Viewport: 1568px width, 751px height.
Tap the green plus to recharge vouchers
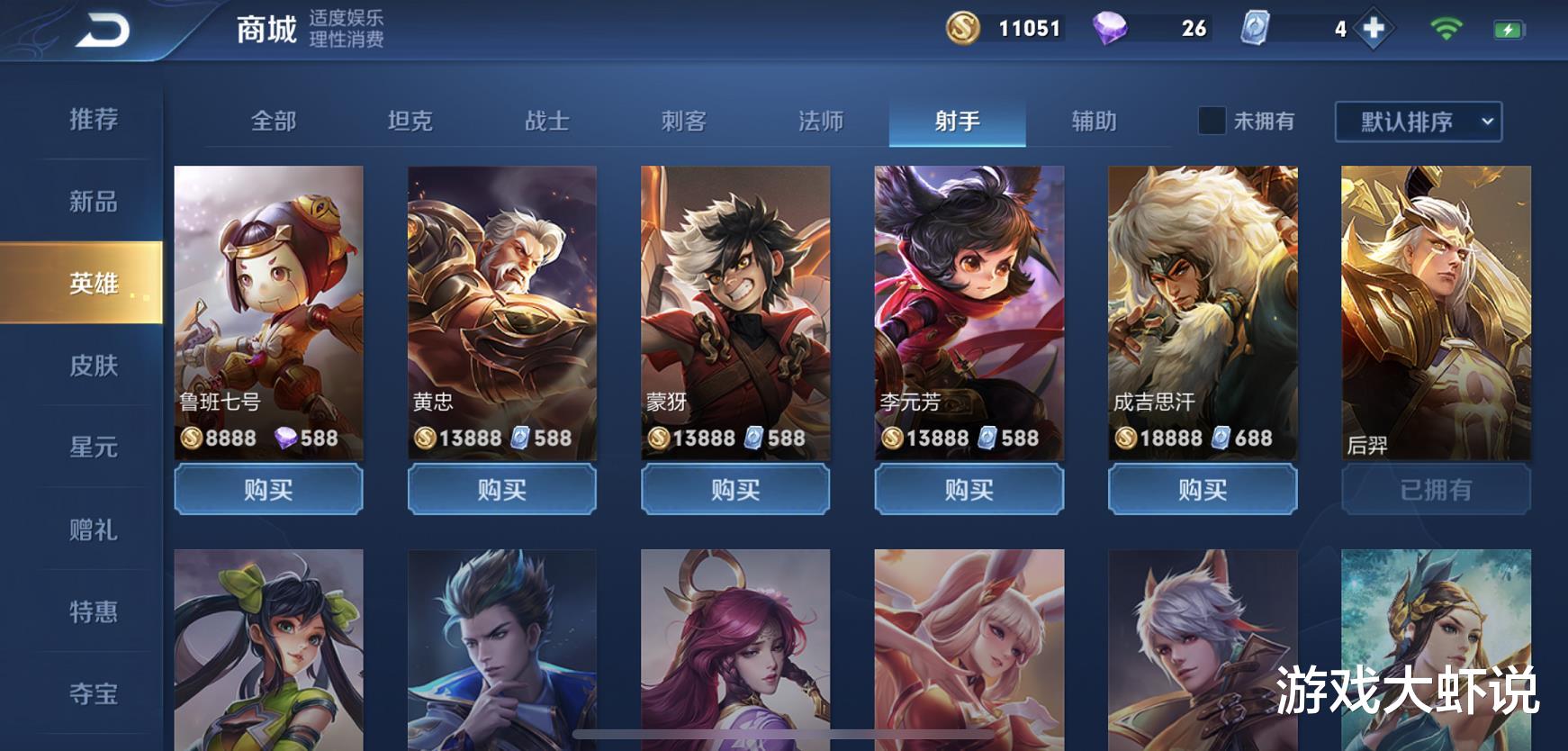pyautogui.click(x=1372, y=28)
